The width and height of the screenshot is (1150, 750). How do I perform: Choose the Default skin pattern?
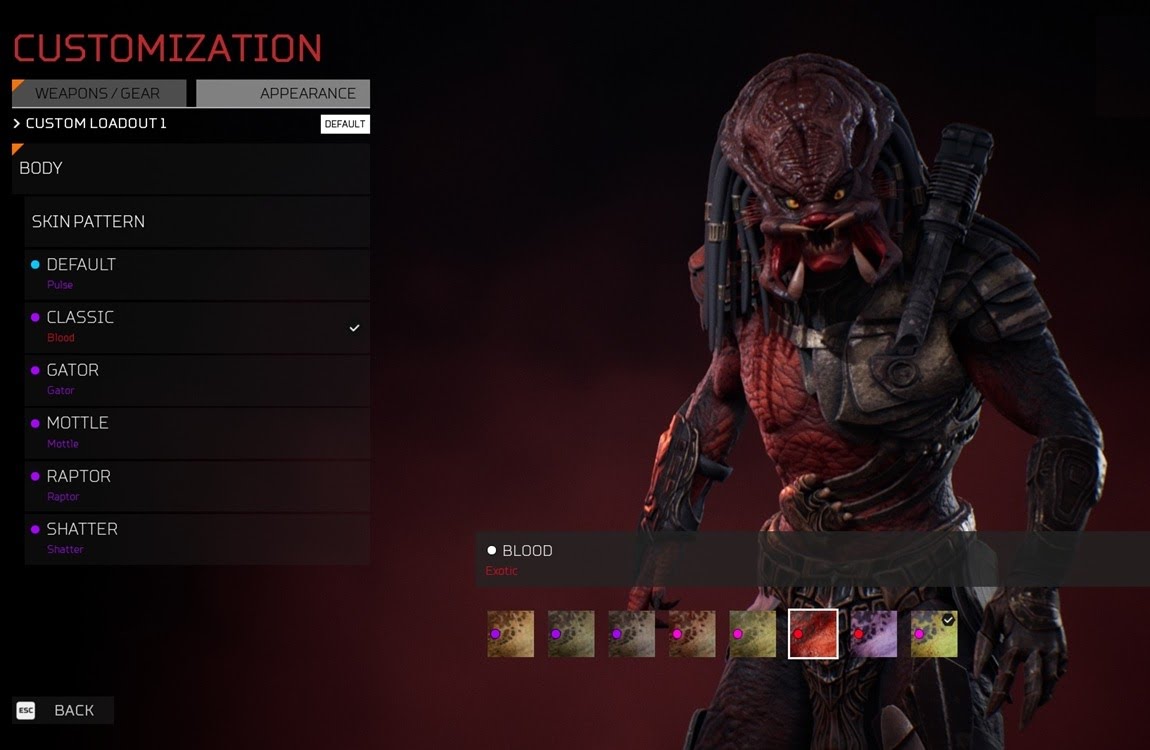coord(197,273)
